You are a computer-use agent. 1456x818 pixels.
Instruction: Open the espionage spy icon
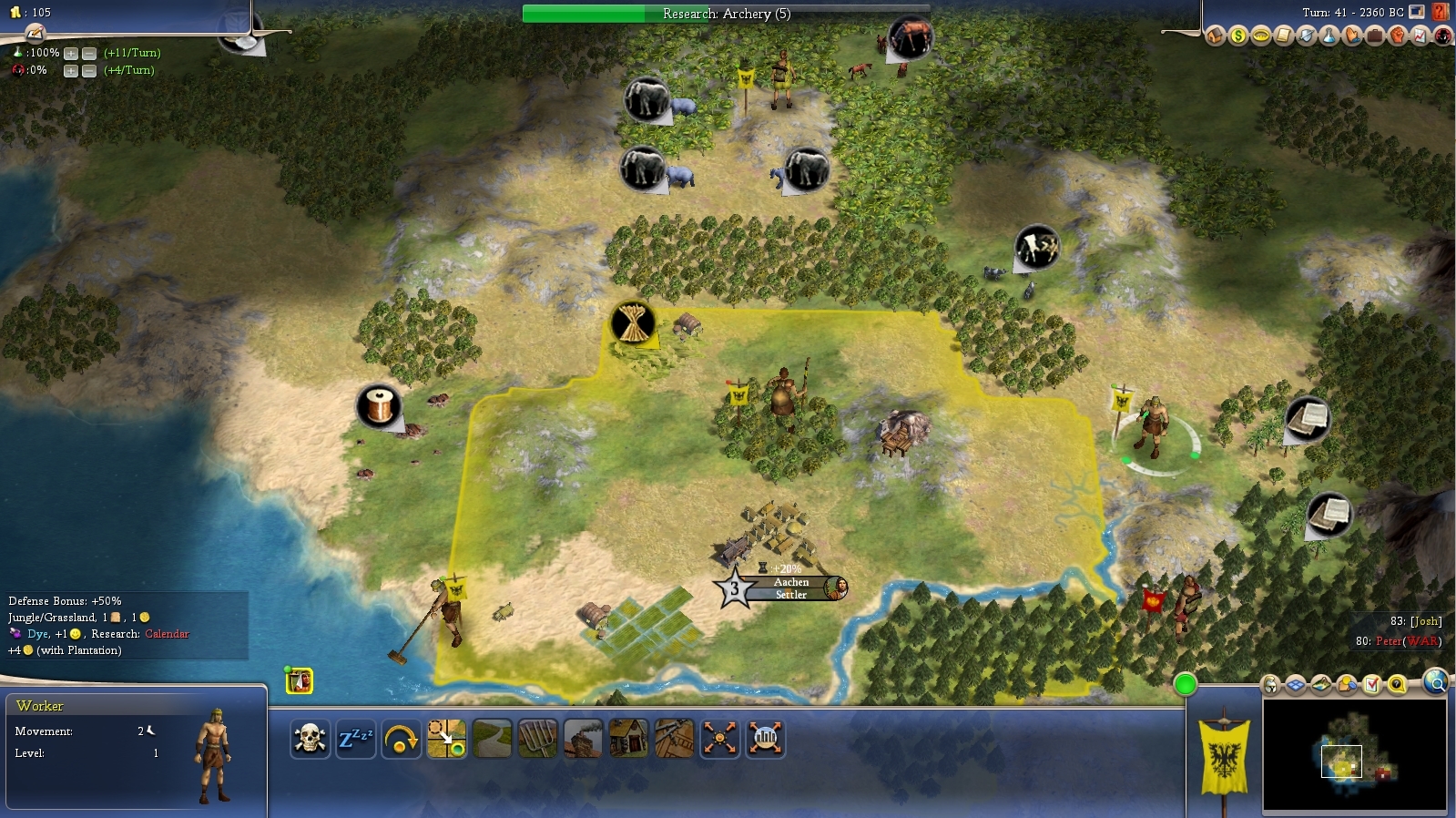(1443, 36)
